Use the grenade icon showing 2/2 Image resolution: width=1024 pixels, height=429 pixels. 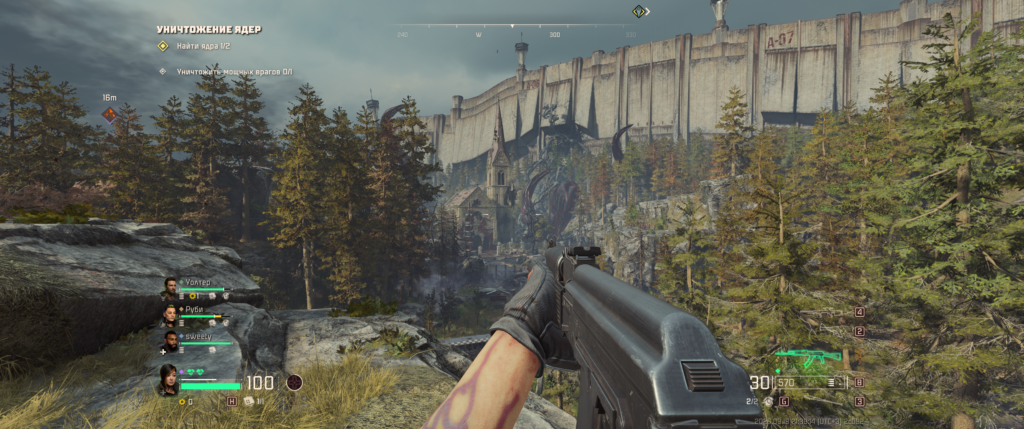click(x=769, y=401)
